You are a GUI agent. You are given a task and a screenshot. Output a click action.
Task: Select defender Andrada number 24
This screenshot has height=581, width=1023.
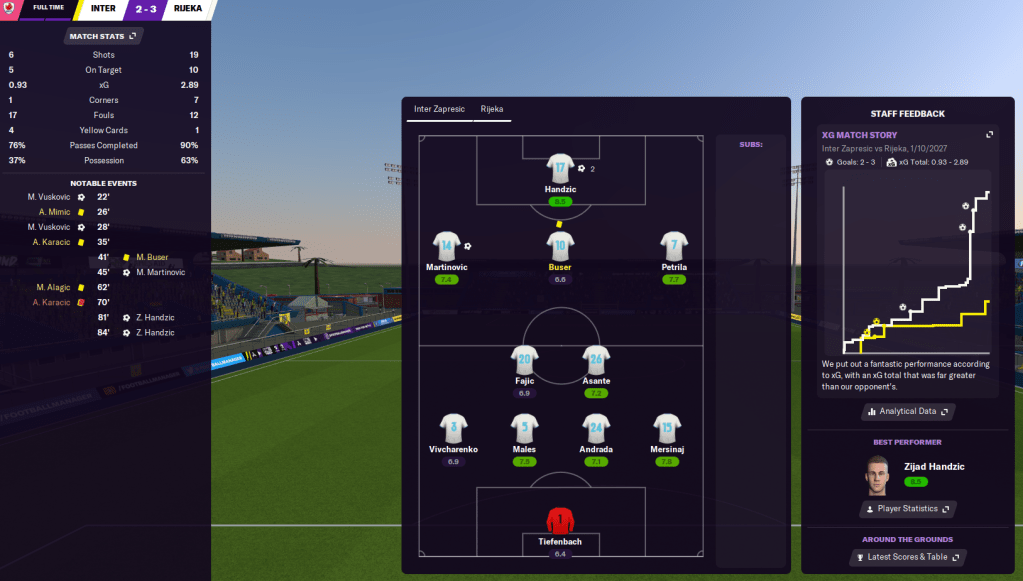tap(596, 429)
